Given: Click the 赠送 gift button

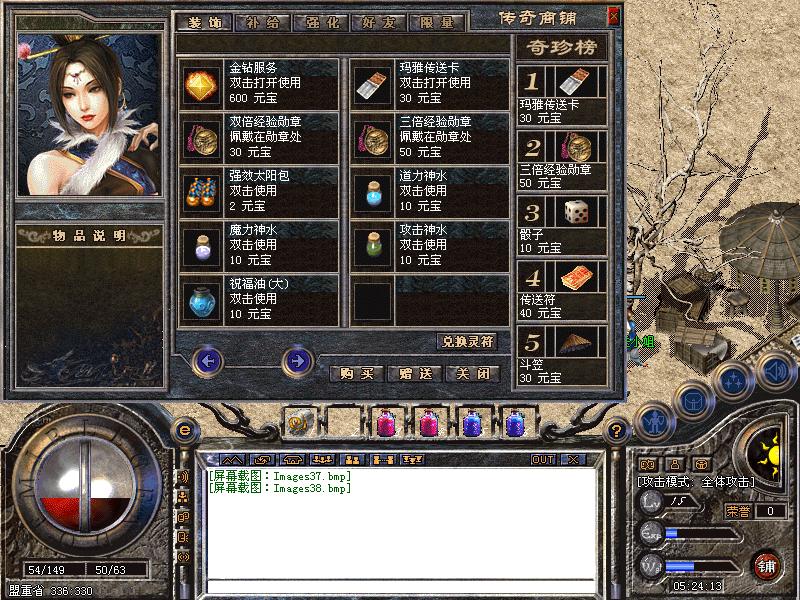Looking at the screenshot, I should [x=414, y=373].
